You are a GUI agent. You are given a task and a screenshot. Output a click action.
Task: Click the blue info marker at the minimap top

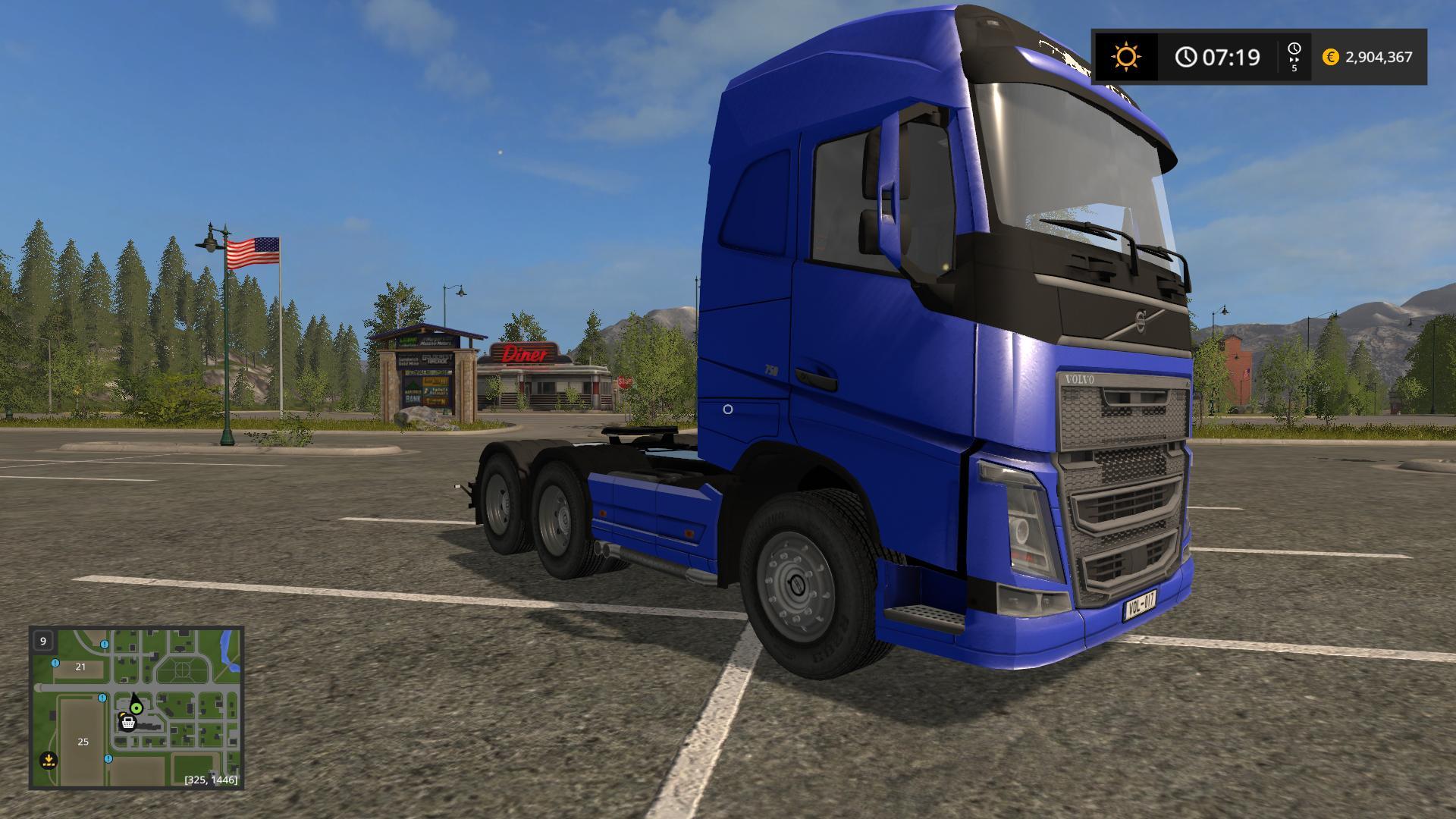(104, 645)
